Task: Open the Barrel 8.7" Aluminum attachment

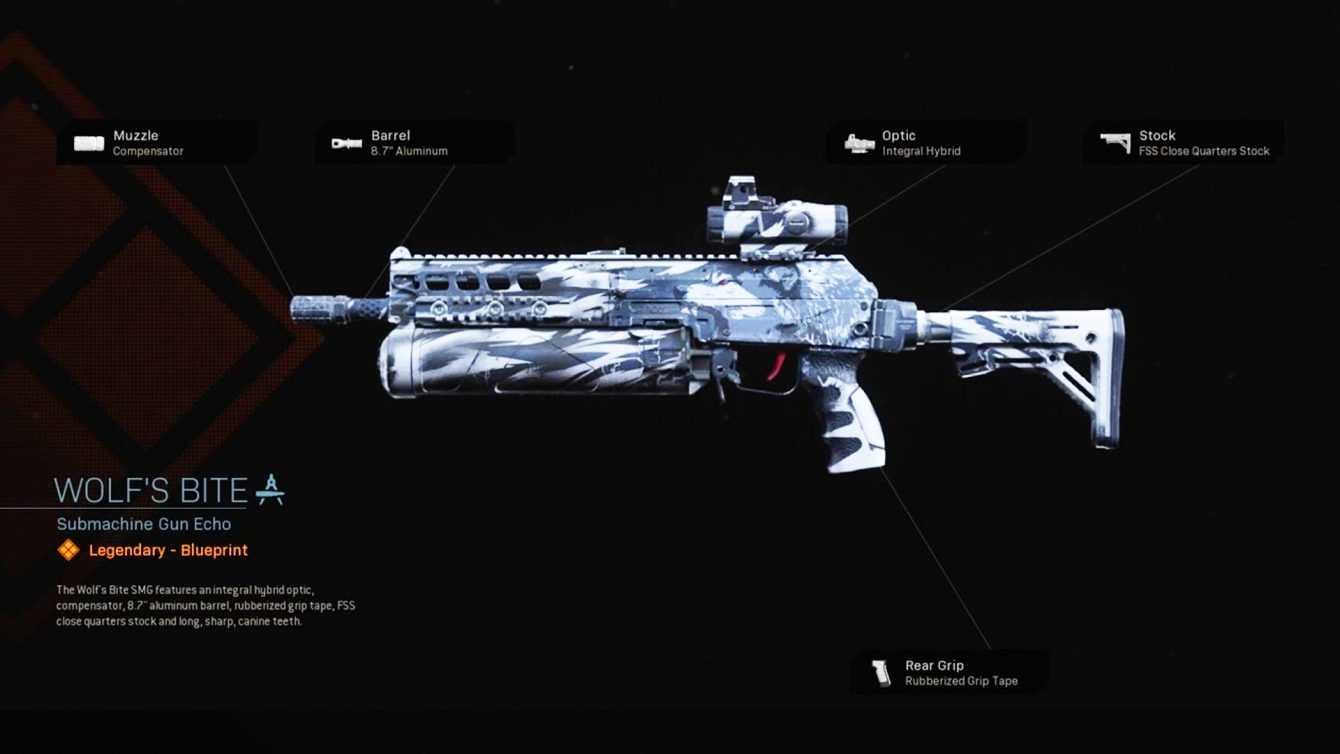Action: [414, 143]
